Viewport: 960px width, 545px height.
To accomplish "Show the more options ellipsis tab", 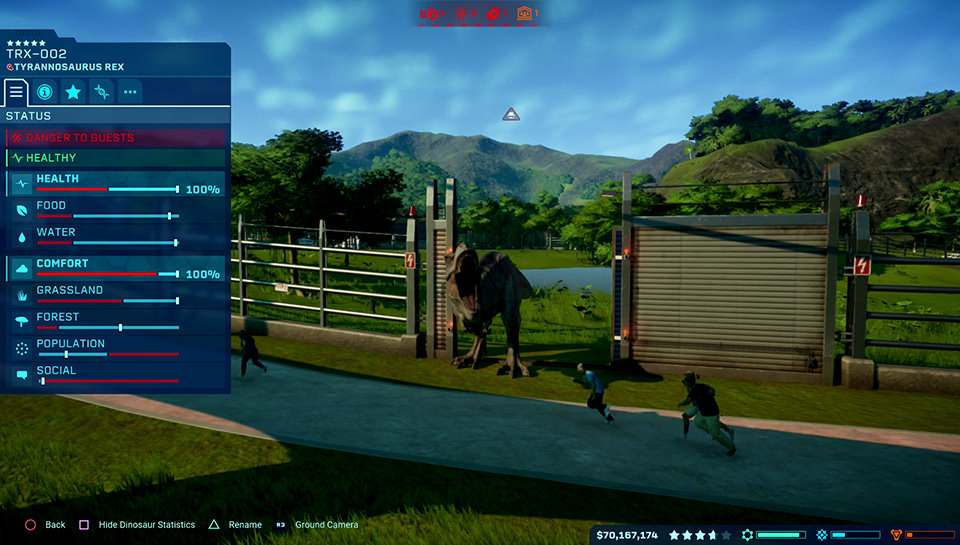I will pos(130,92).
